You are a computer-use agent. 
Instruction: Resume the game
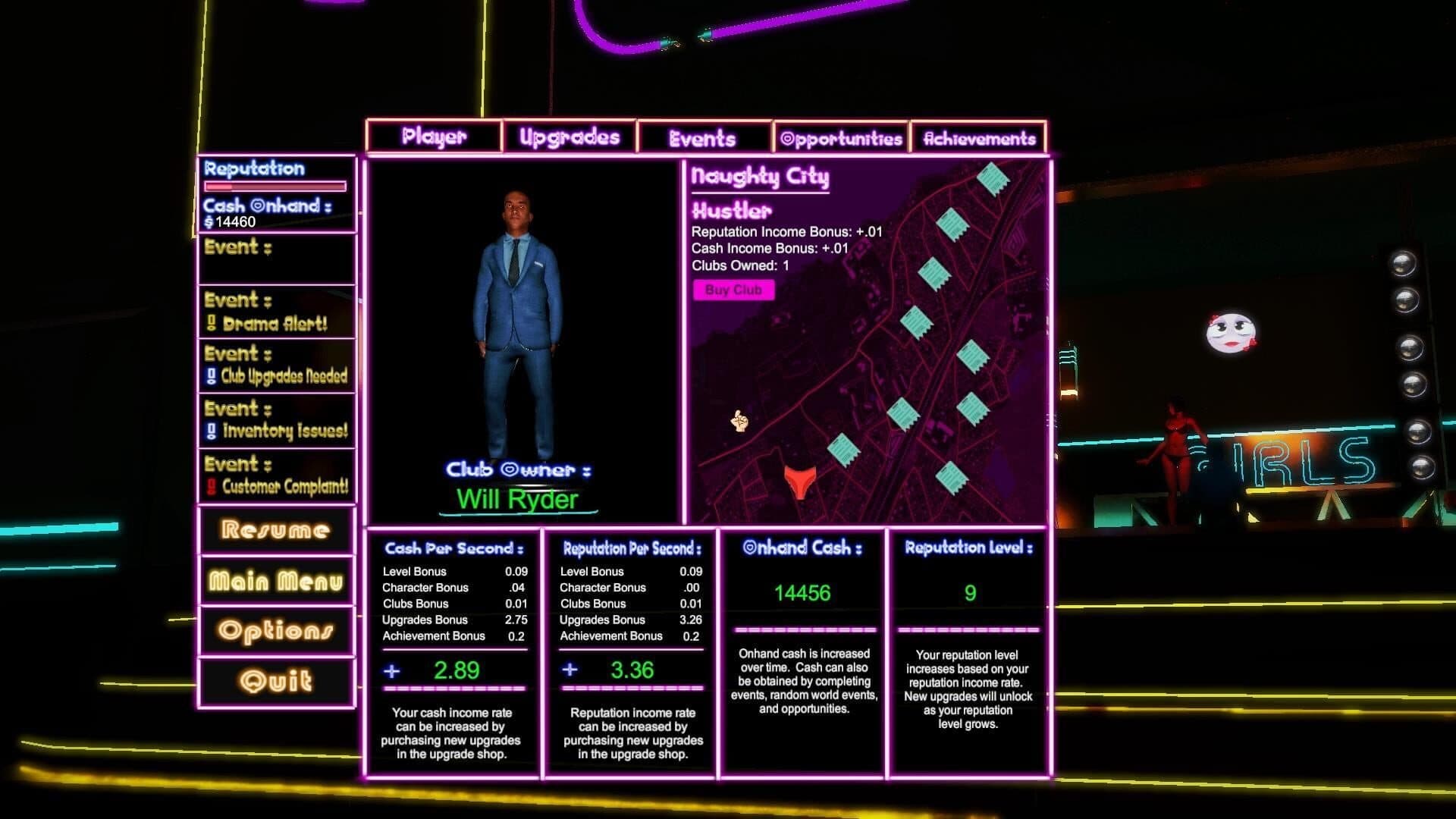tap(276, 530)
